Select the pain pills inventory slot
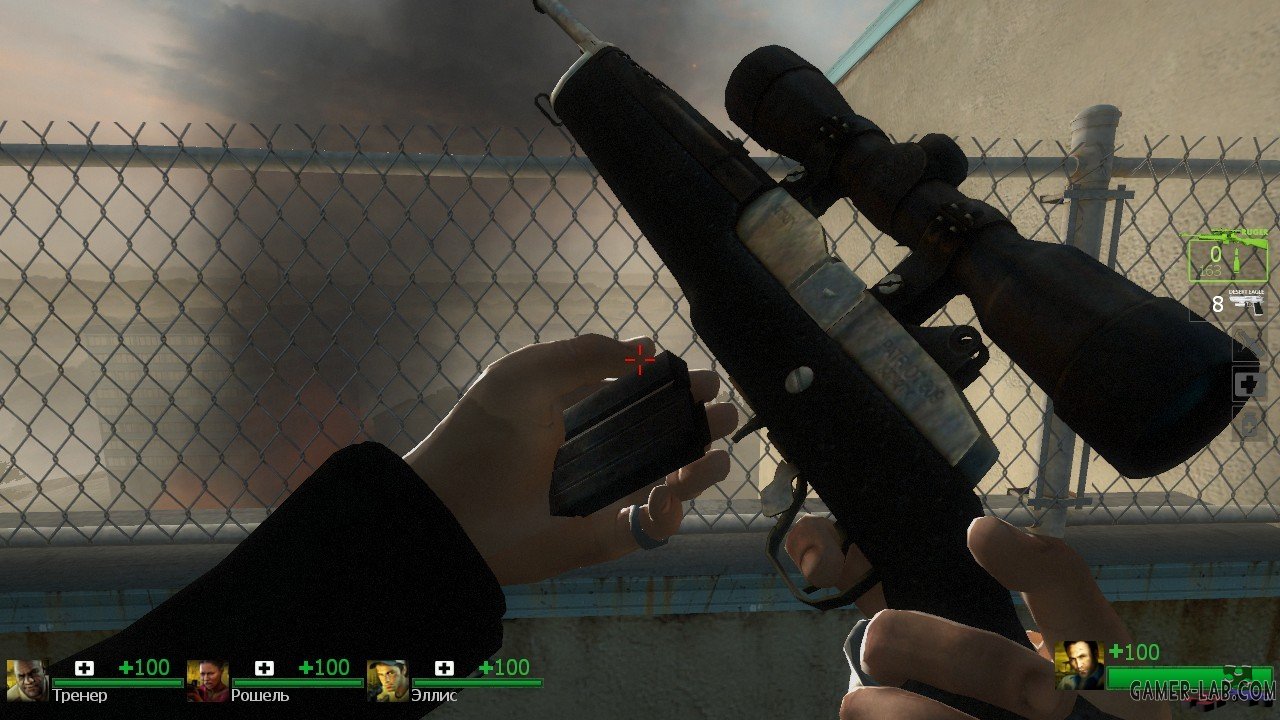Screen dimensions: 1280x720 pos(1248,425)
